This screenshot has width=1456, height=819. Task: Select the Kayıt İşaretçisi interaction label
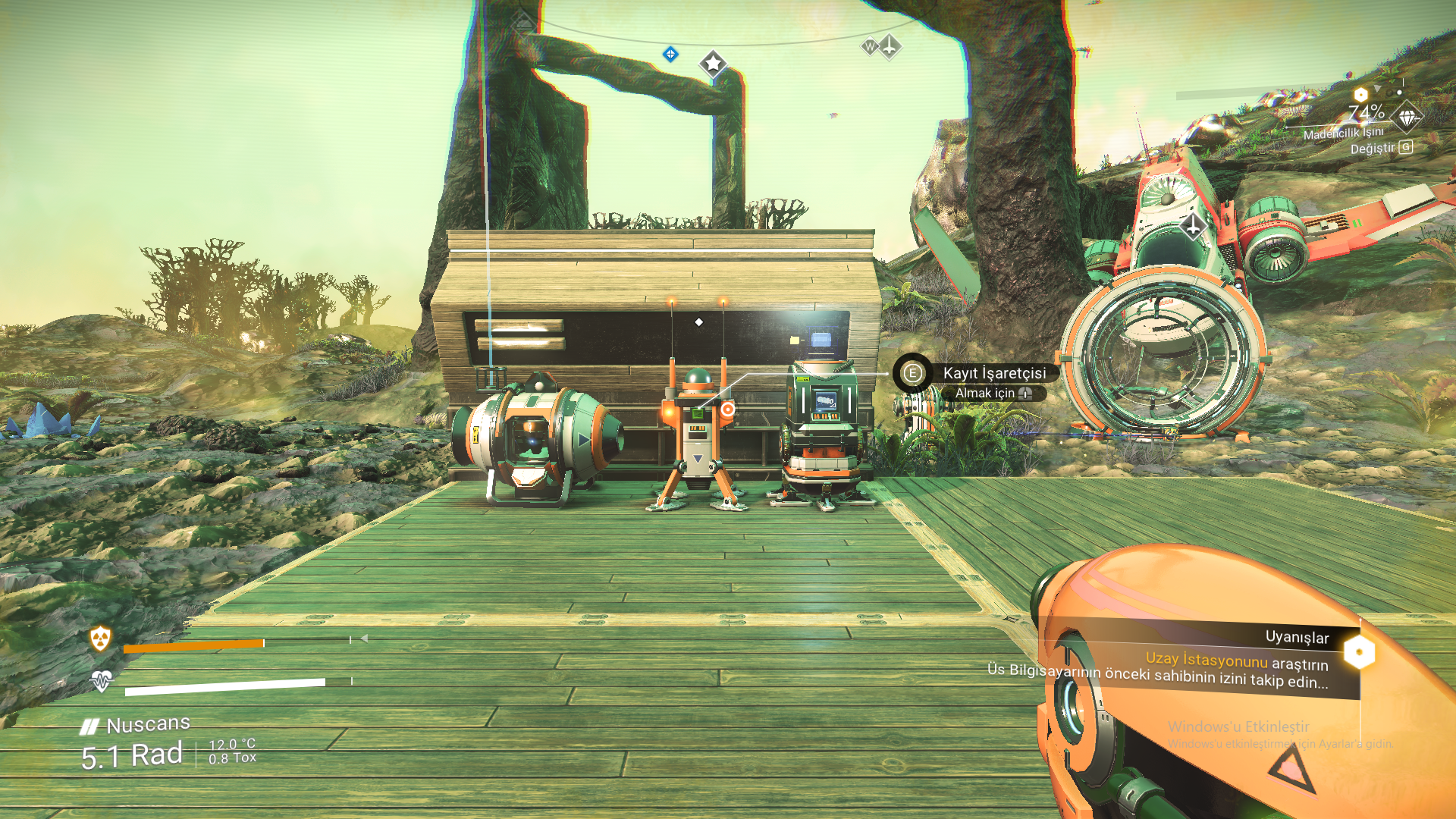(x=993, y=373)
